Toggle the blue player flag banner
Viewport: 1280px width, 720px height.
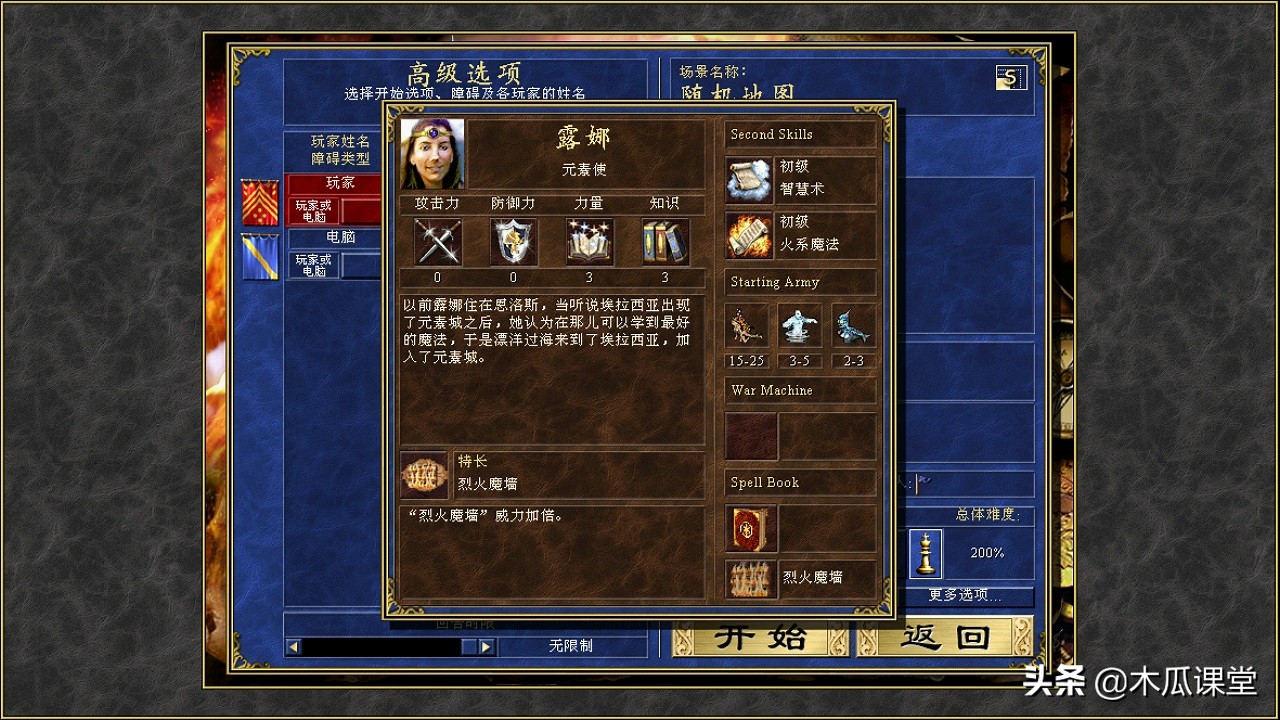[258, 257]
